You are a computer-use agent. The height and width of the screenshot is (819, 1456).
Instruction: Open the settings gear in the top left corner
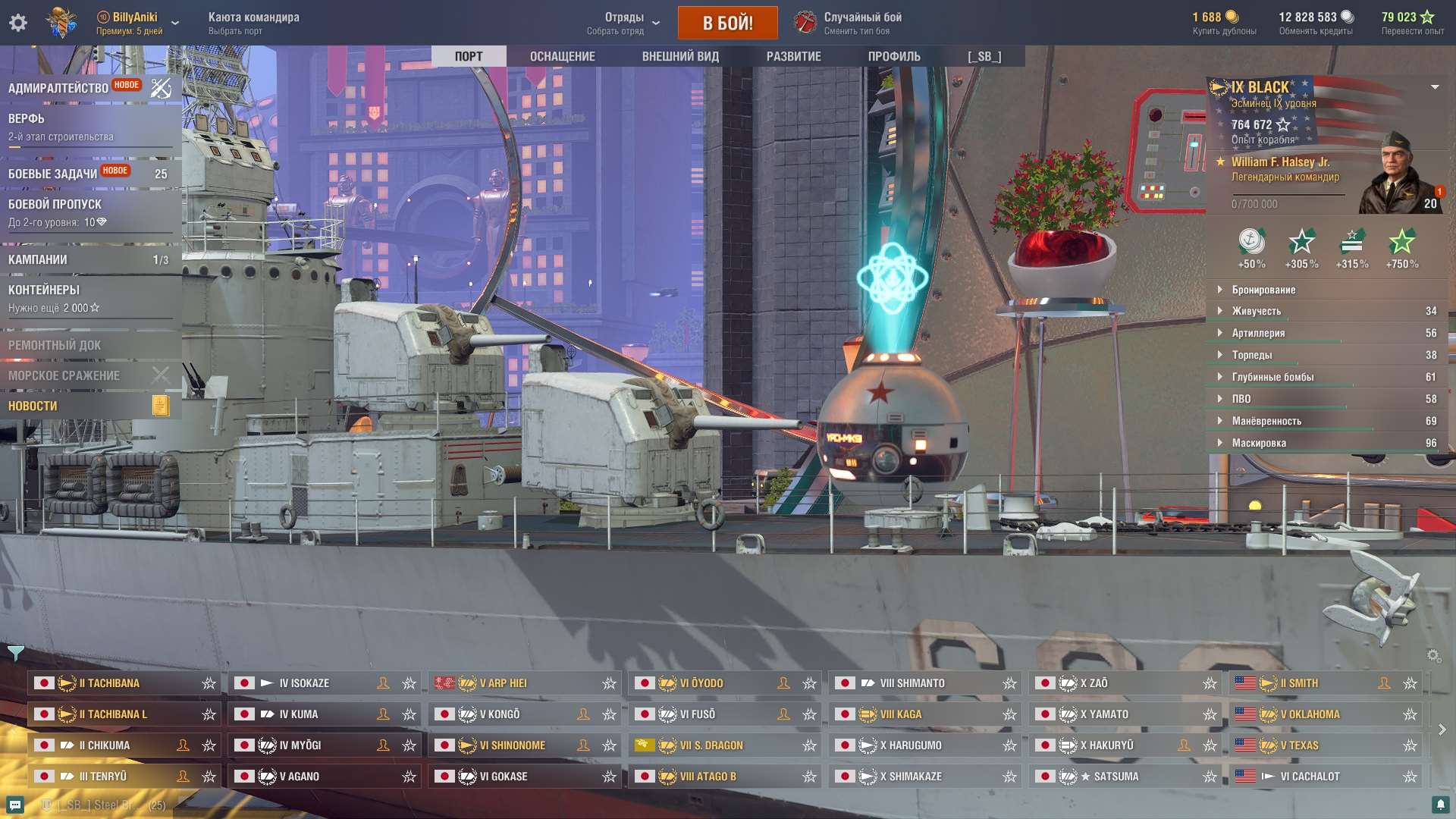point(18,22)
